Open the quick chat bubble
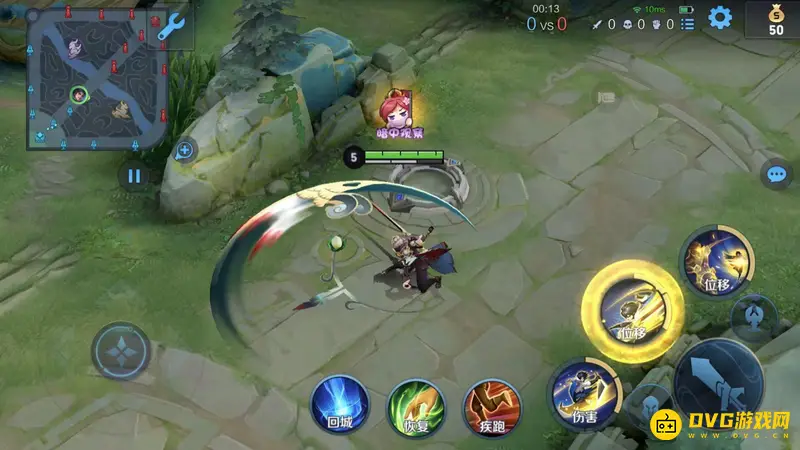Screen dimensions: 800x450 pyautogui.click(x=776, y=175)
